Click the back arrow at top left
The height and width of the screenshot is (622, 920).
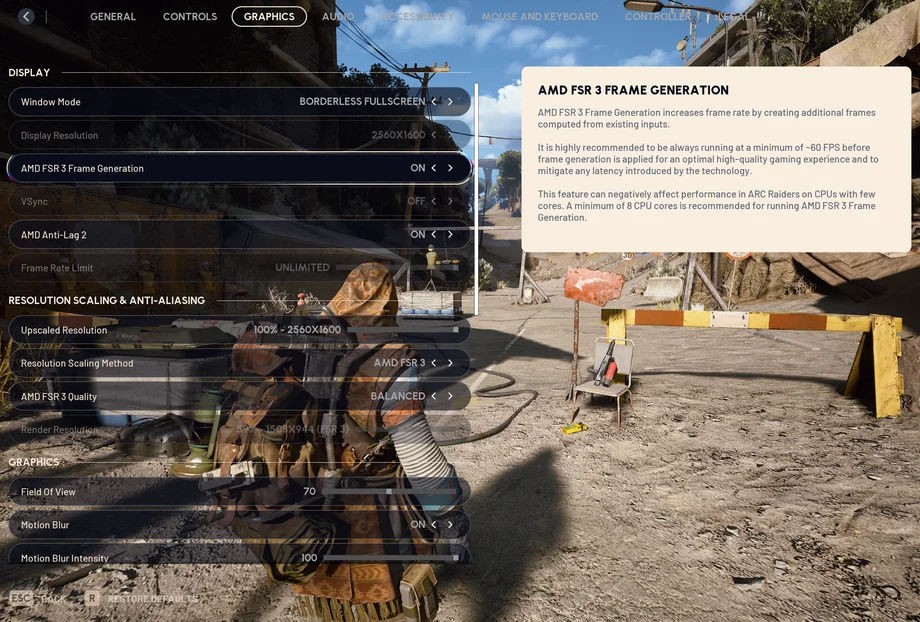[26, 17]
